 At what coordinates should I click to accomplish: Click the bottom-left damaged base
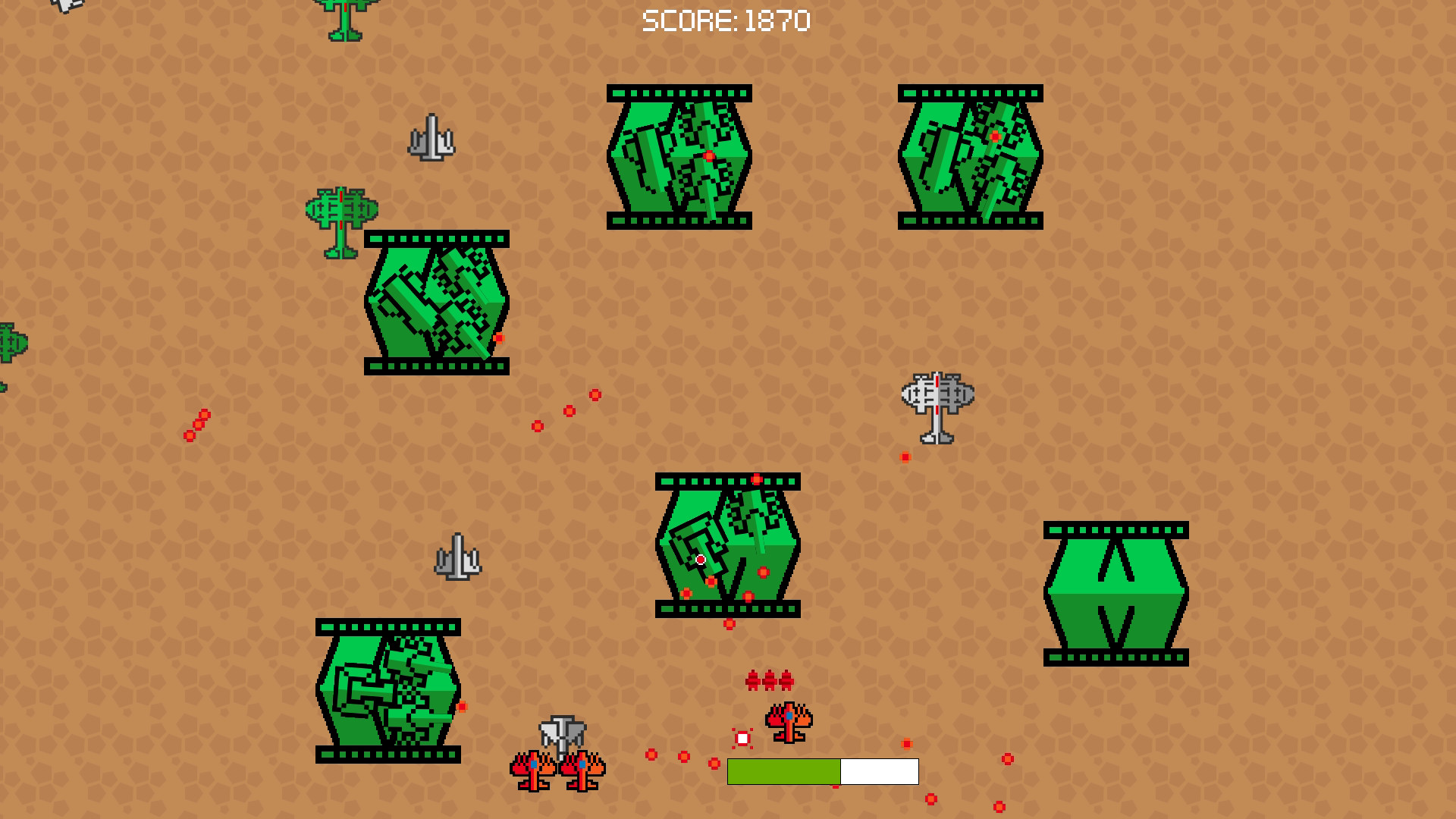387,690
